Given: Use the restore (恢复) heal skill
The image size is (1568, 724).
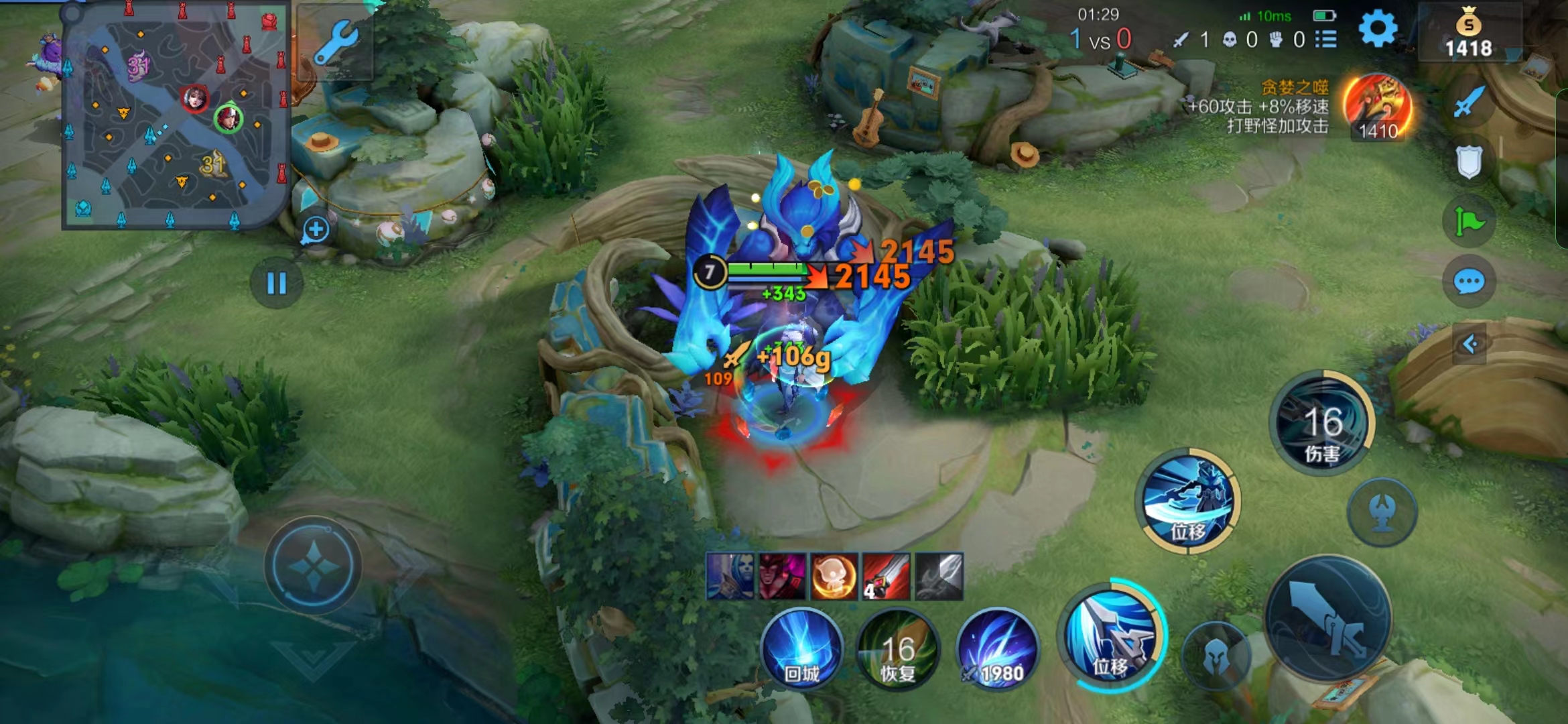Looking at the screenshot, I should point(898,649).
